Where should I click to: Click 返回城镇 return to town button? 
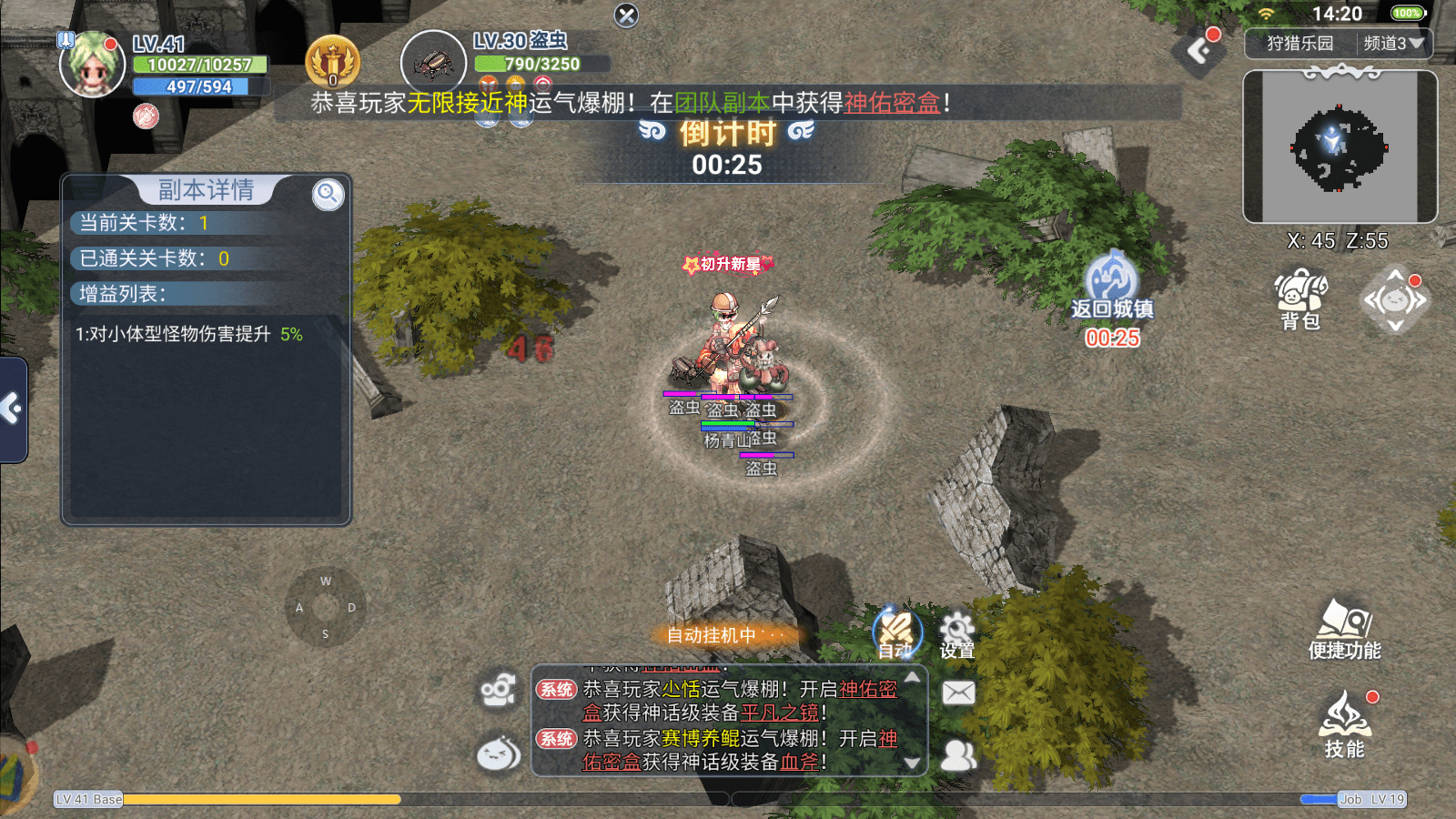(x=1111, y=284)
